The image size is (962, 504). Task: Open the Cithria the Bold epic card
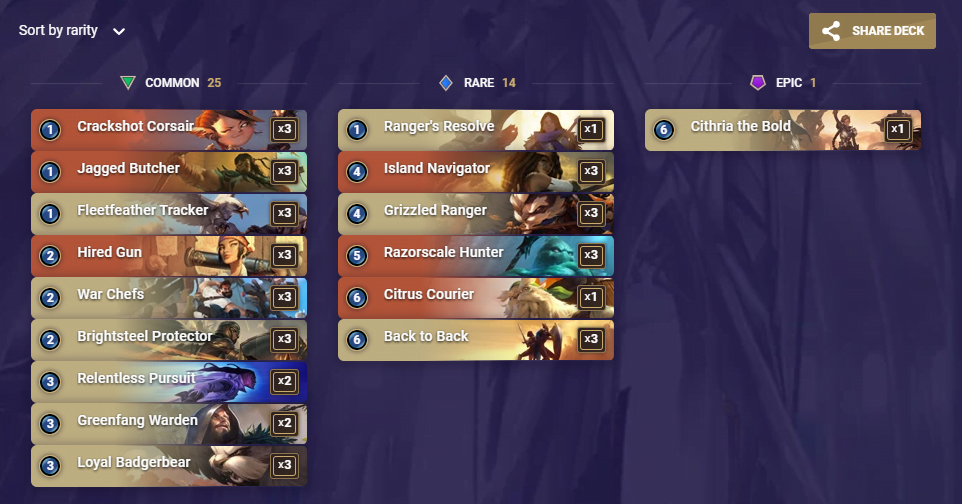point(783,129)
